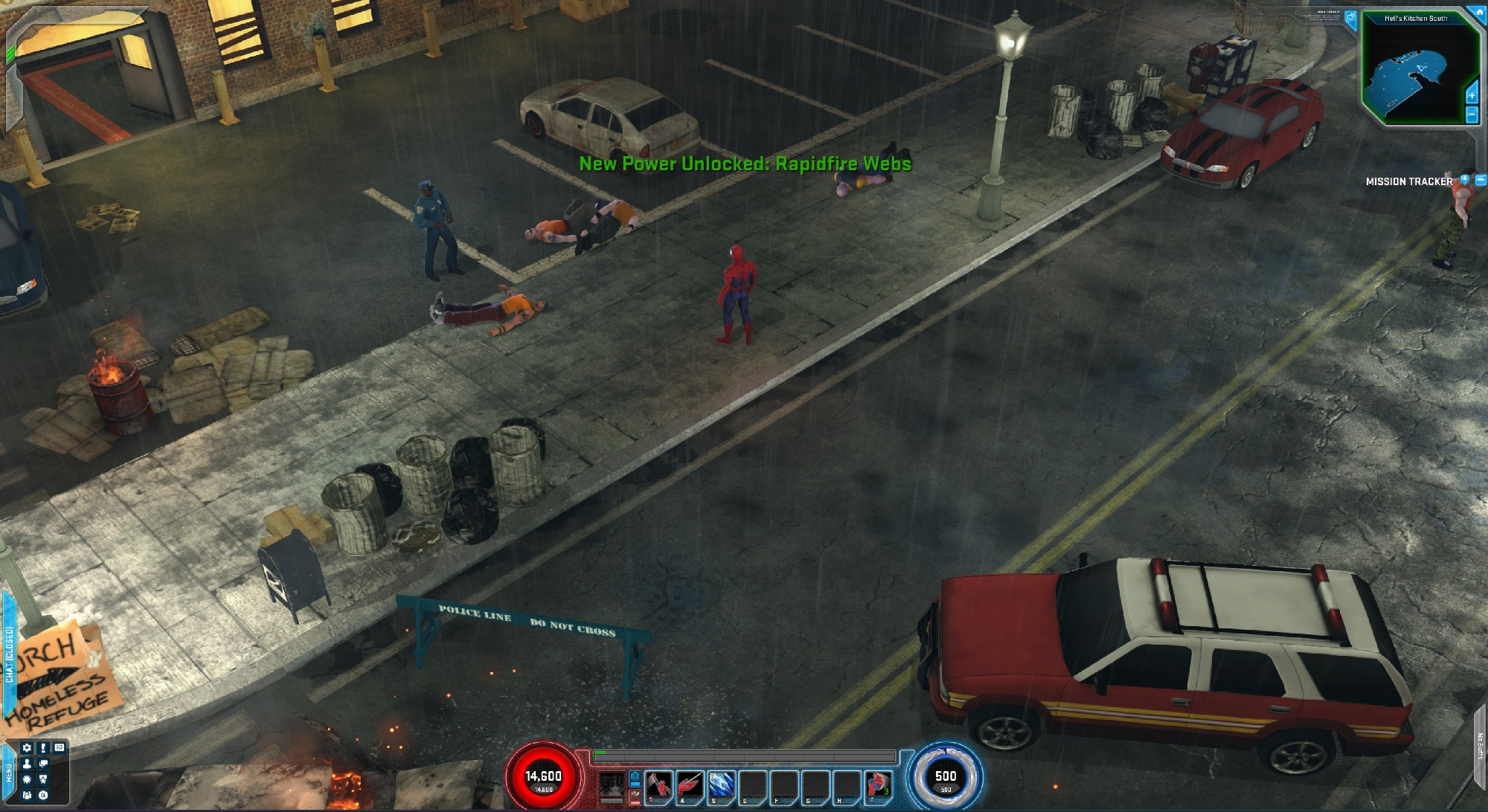
Task: Use the blue slash ability on S
Action: click(721, 785)
